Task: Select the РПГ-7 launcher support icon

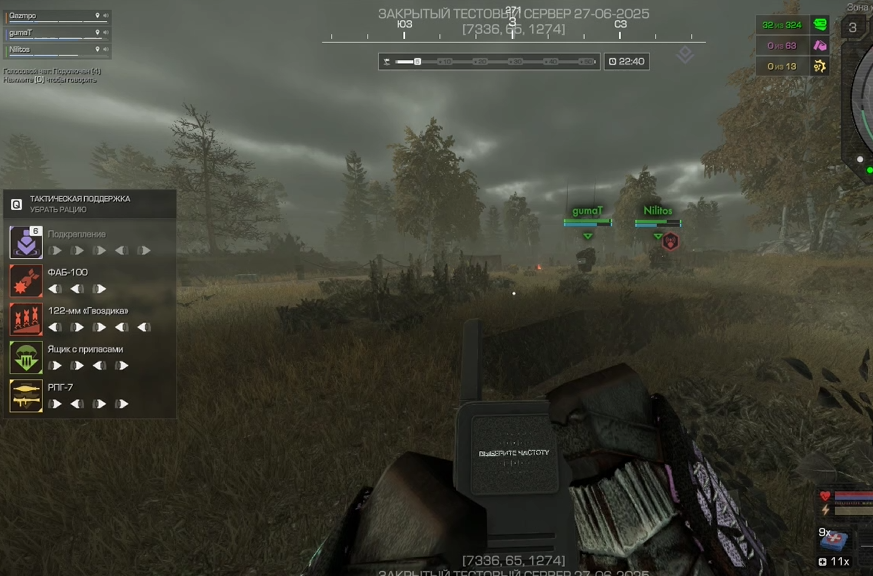Action: click(x=25, y=395)
